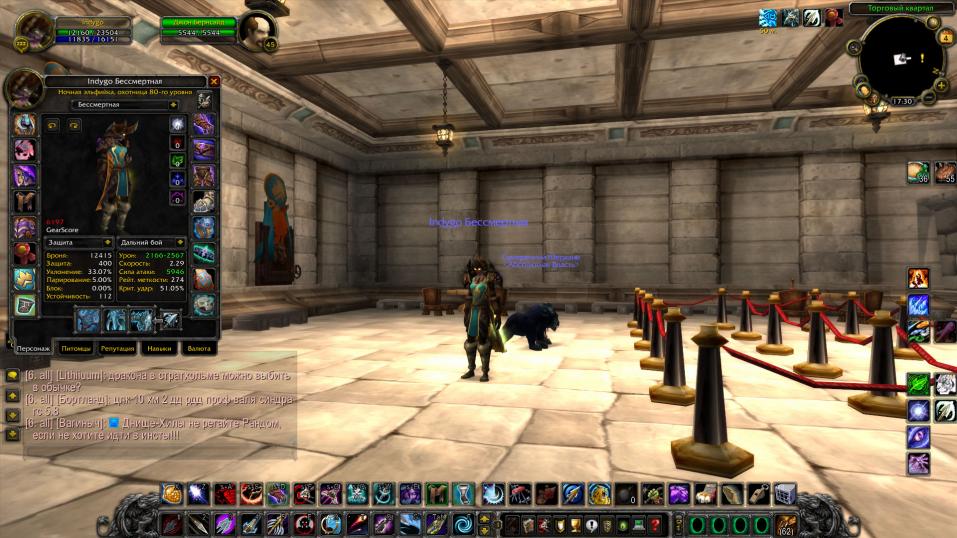Open the Репутация tab

[x=118, y=349]
